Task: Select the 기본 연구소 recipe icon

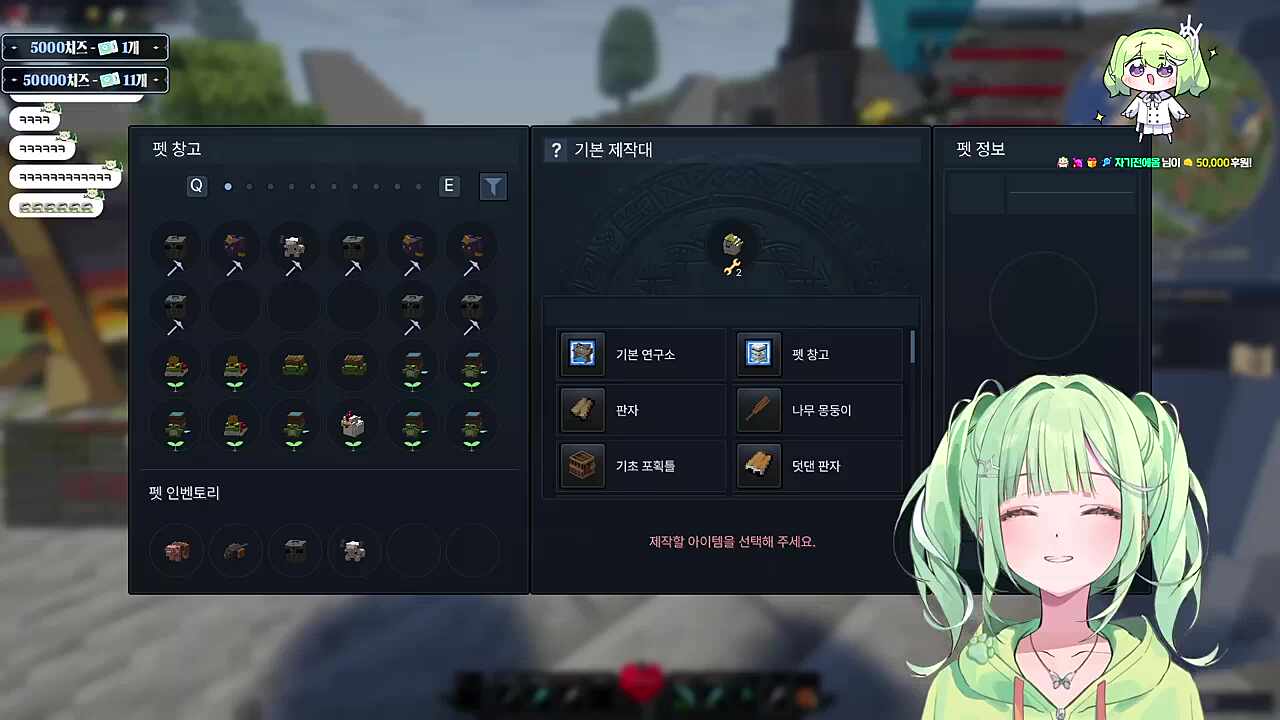Action: tap(582, 354)
